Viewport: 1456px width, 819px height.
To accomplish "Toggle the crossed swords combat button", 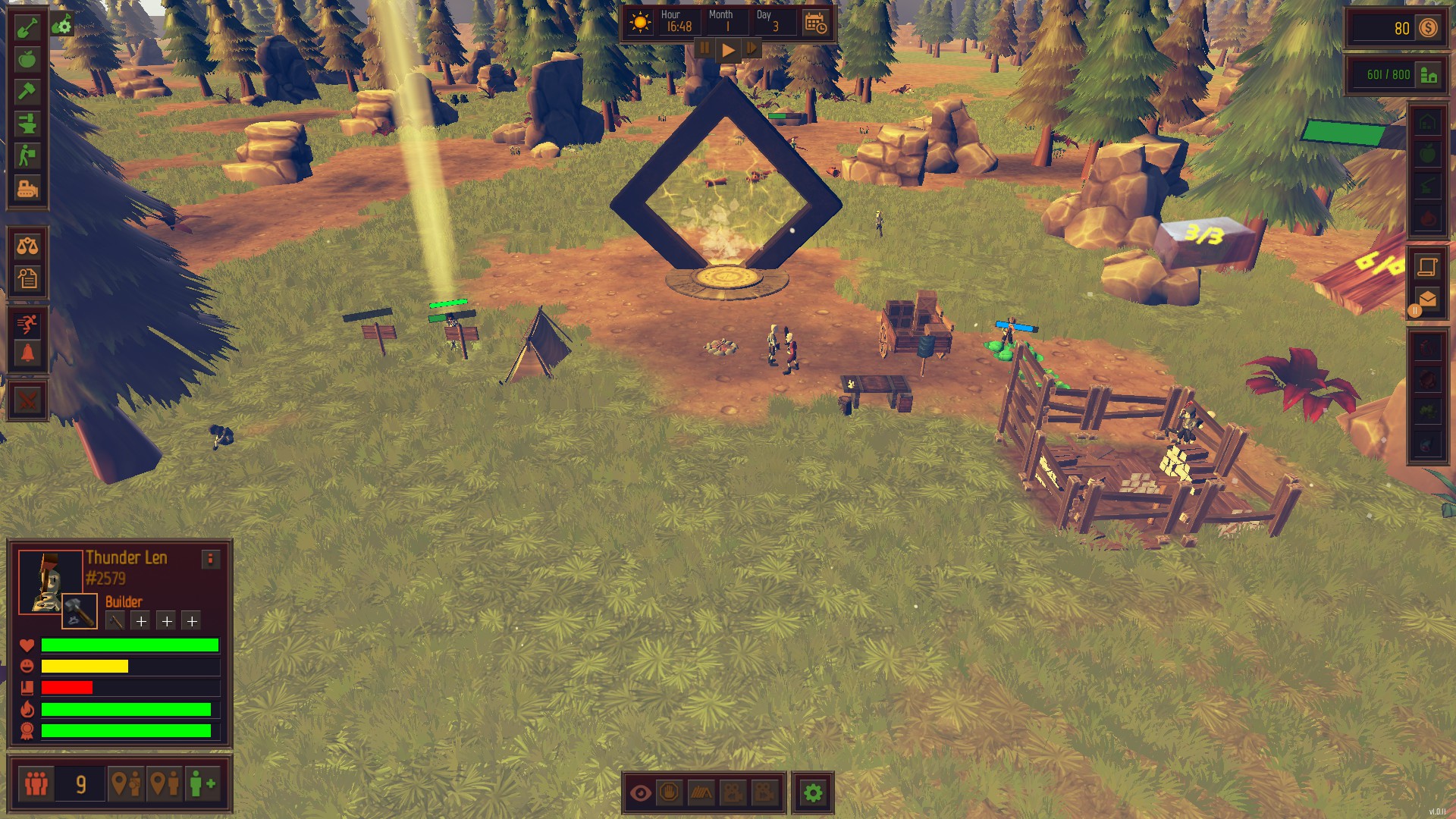I will 27,400.
